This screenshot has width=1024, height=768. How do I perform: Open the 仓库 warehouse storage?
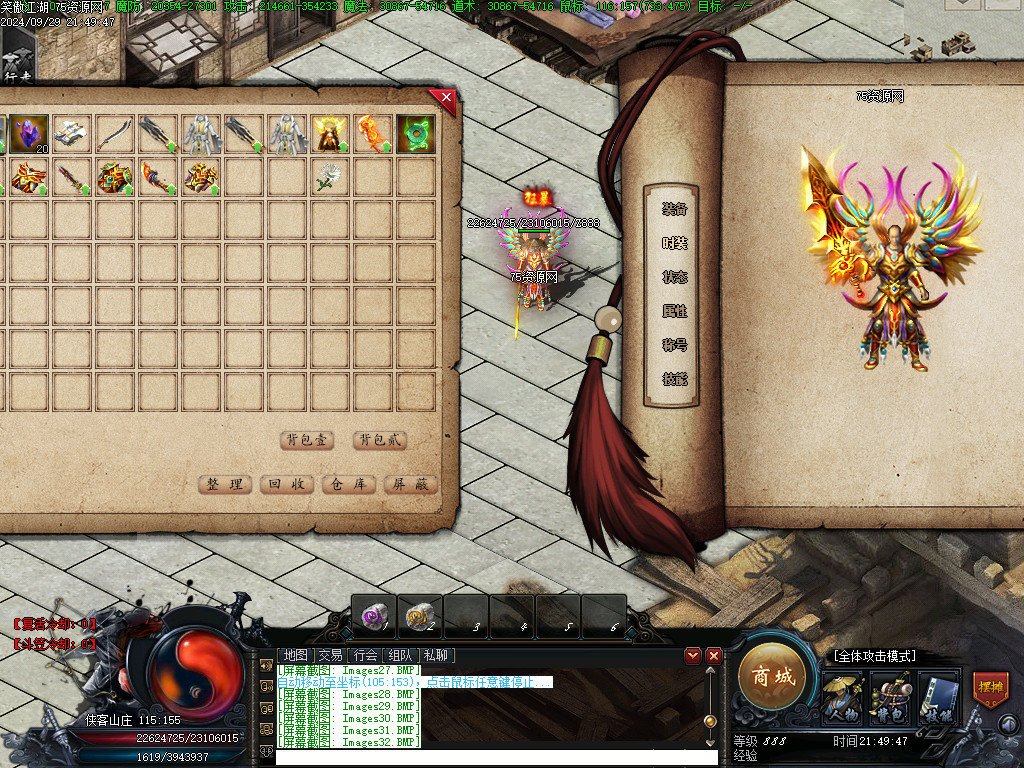(x=349, y=484)
